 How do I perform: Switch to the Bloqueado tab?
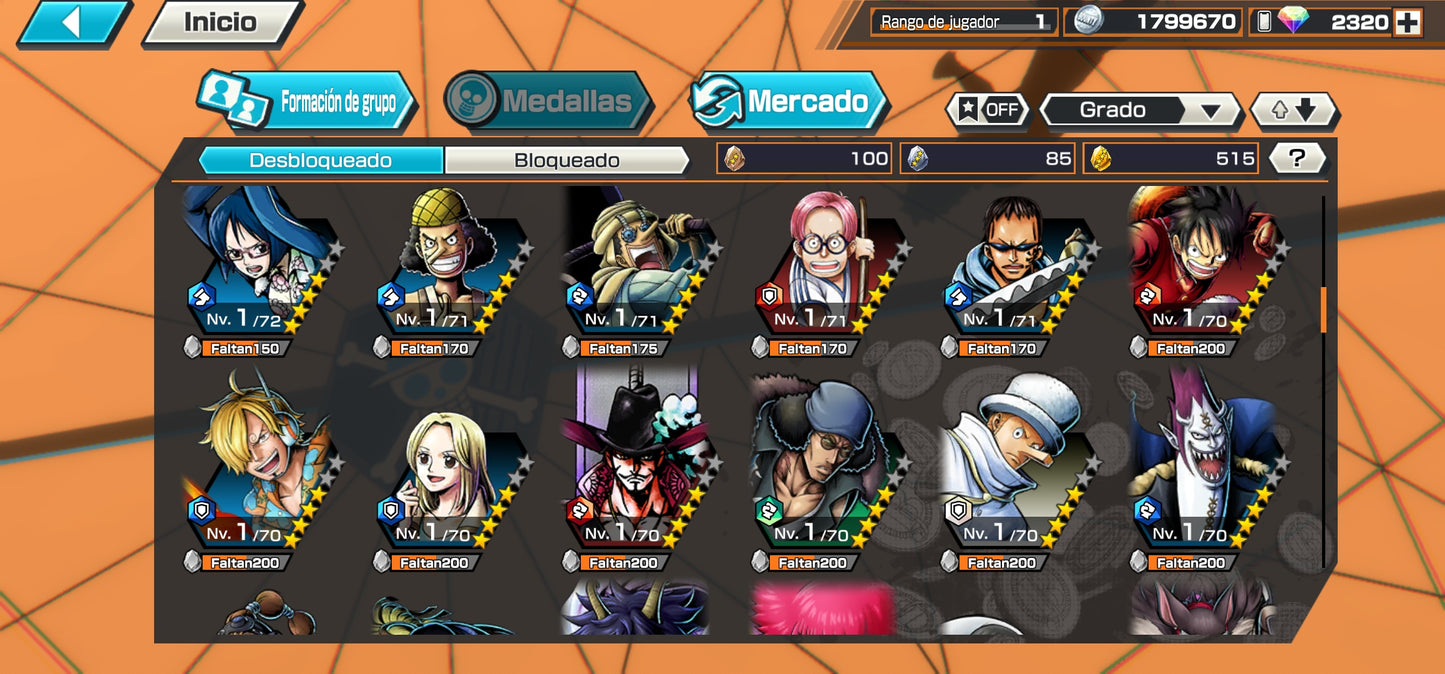click(566, 160)
